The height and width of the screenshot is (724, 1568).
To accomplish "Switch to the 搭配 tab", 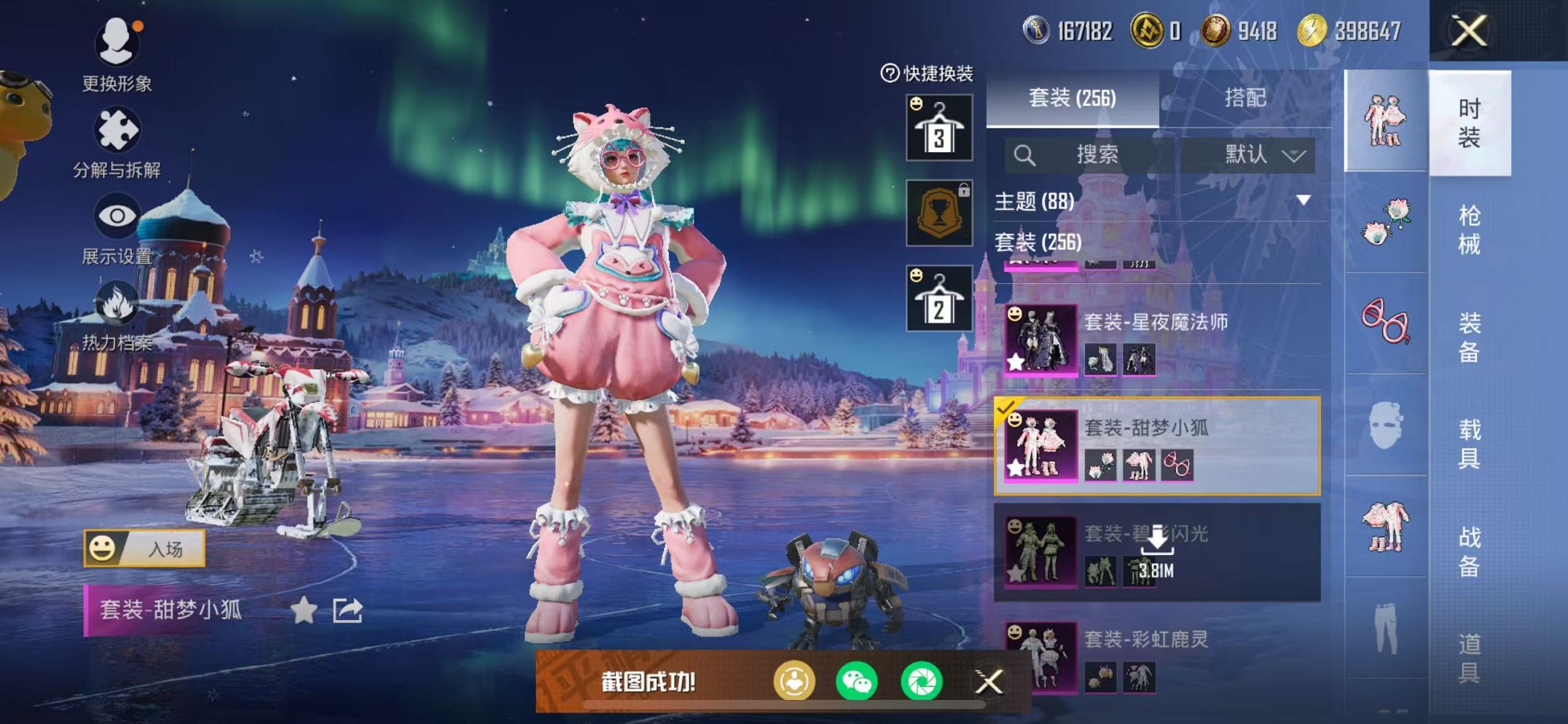I will point(1244,98).
